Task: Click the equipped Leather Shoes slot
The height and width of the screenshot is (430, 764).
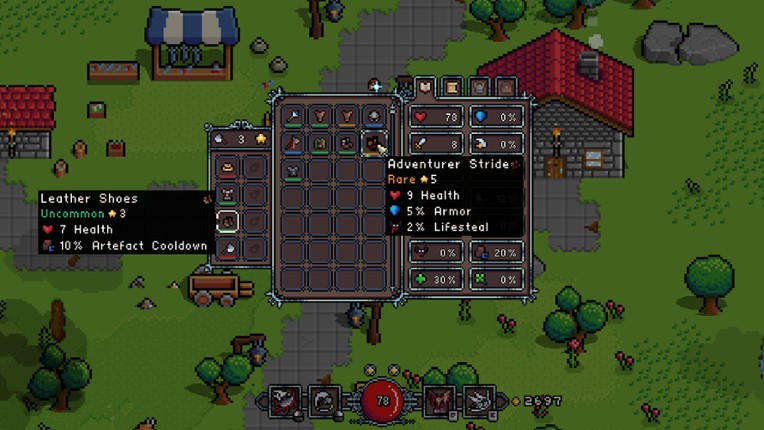Action: click(228, 221)
